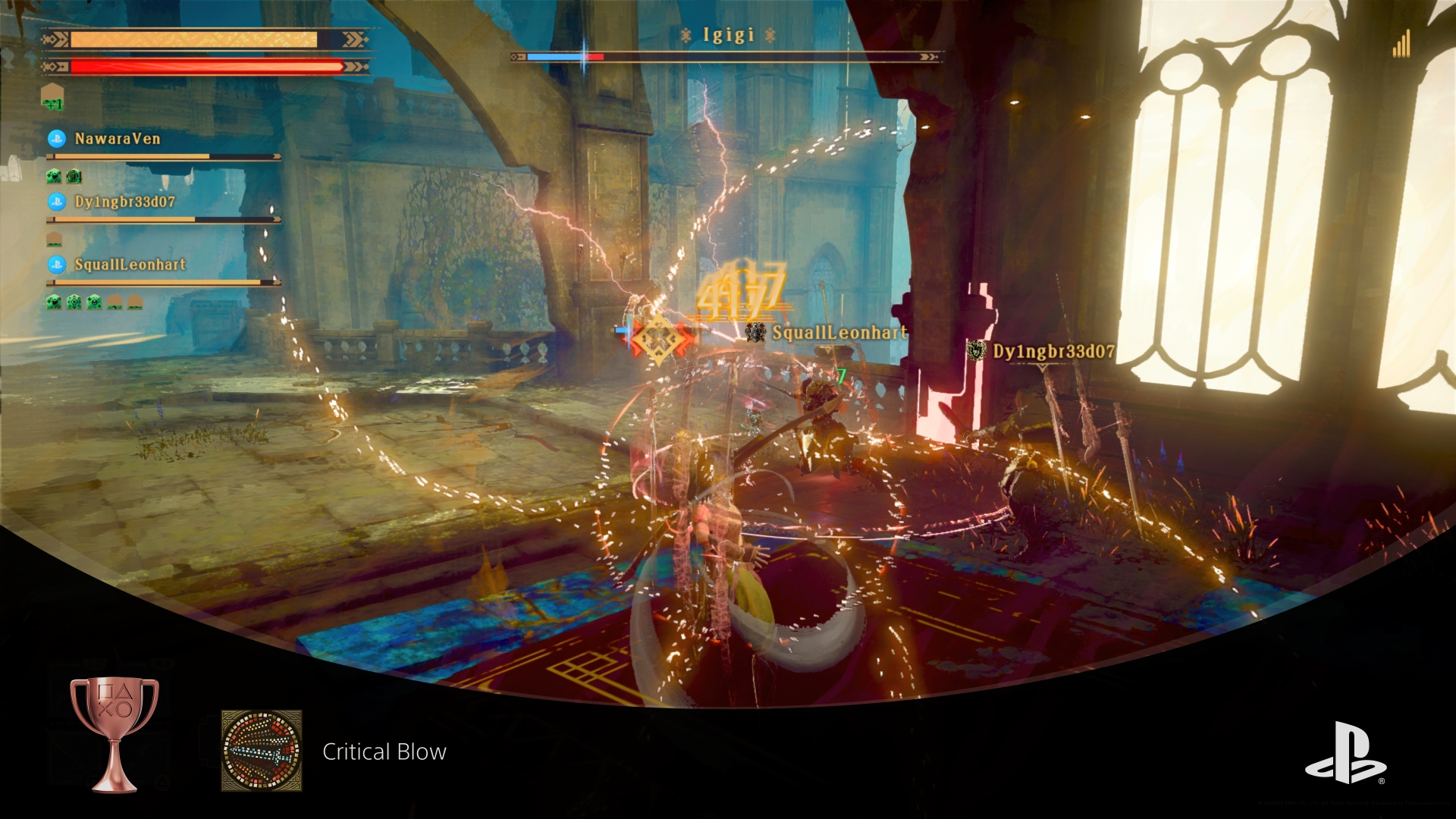Viewport: 1456px width, 819px height.
Task: Click the Critical Blow trophy thumbnail
Action: tap(262, 751)
